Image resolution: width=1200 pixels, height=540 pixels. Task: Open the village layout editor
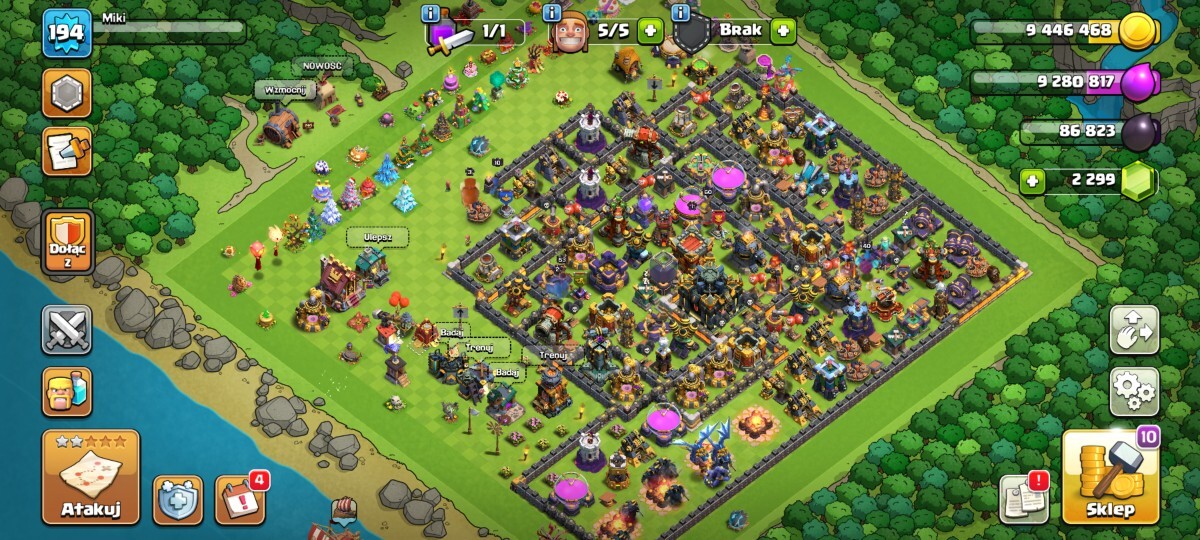[x=1134, y=331]
